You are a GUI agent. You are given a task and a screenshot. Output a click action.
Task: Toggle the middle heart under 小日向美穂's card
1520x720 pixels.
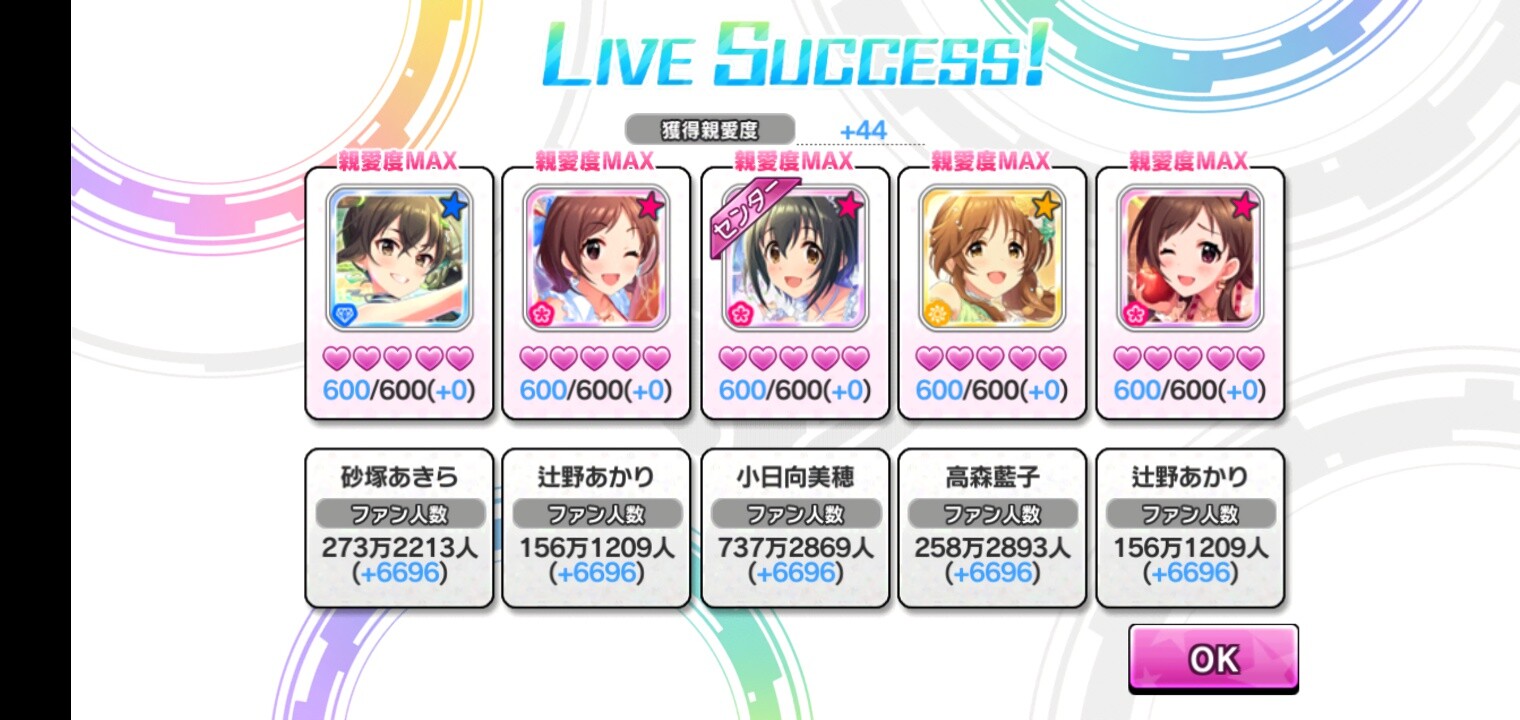pyautogui.click(x=793, y=356)
